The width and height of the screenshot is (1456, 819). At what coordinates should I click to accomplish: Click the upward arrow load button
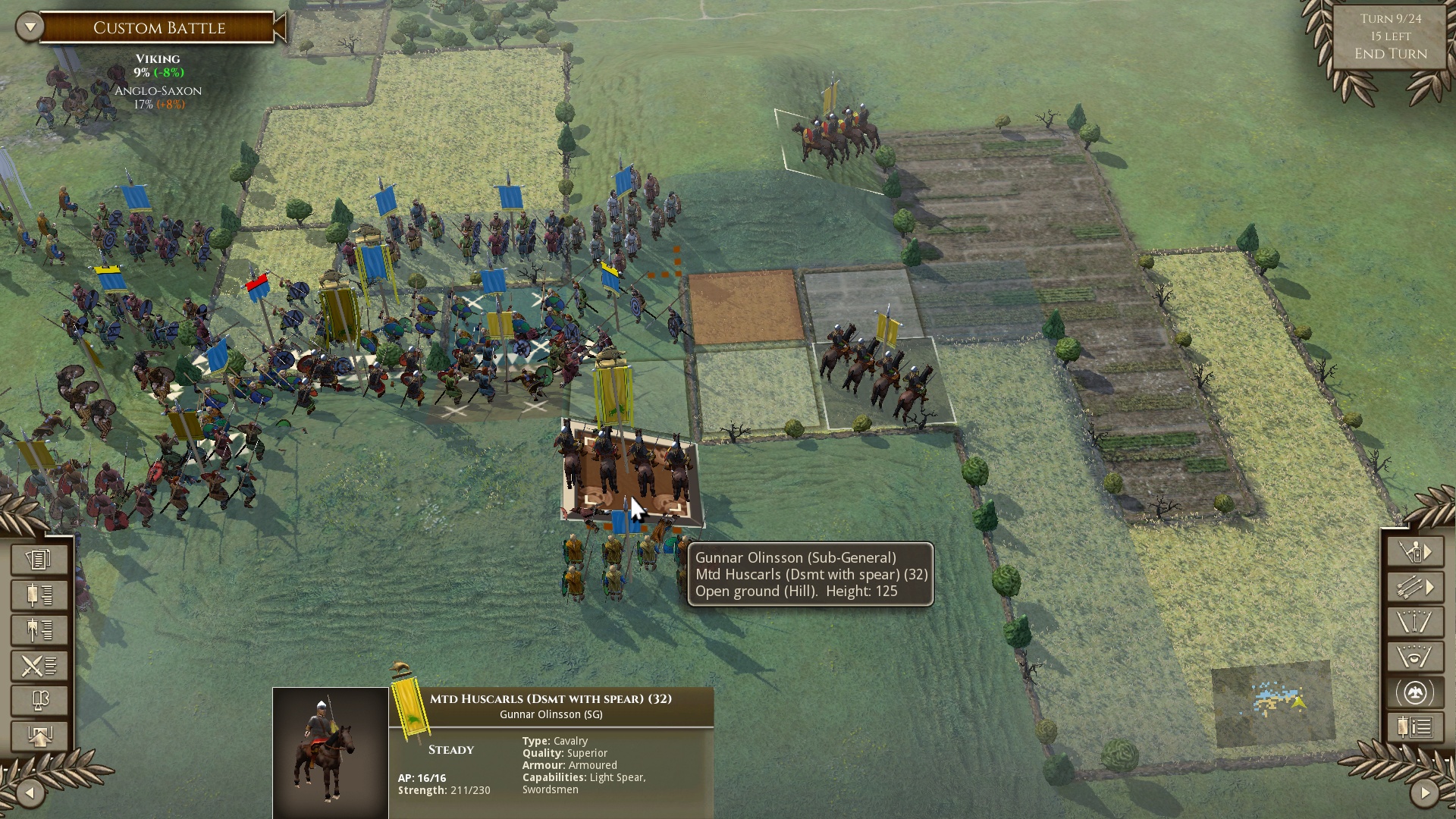pyautogui.click(x=39, y=735)
